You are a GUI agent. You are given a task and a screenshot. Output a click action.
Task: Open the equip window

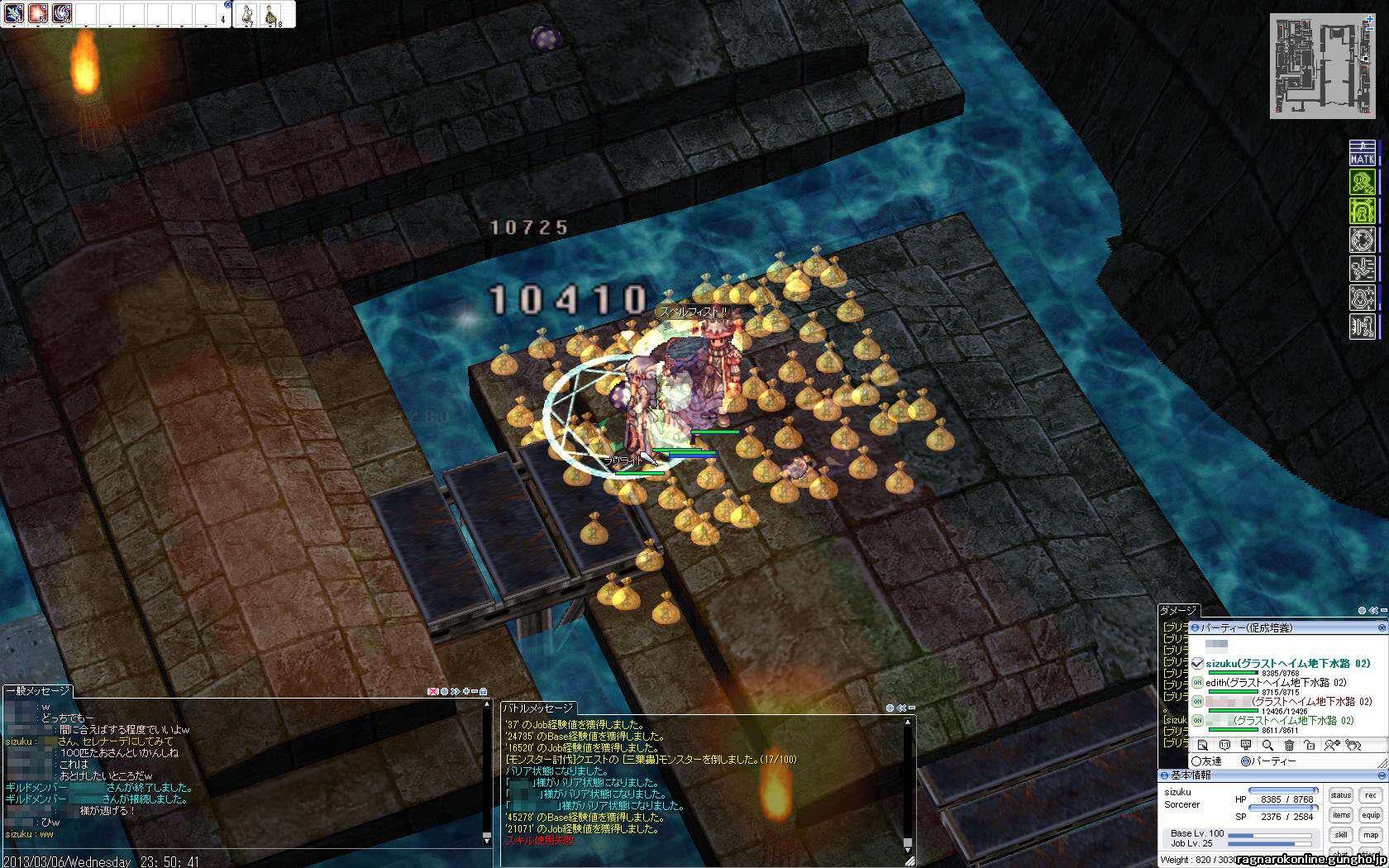coord(1370,815)
